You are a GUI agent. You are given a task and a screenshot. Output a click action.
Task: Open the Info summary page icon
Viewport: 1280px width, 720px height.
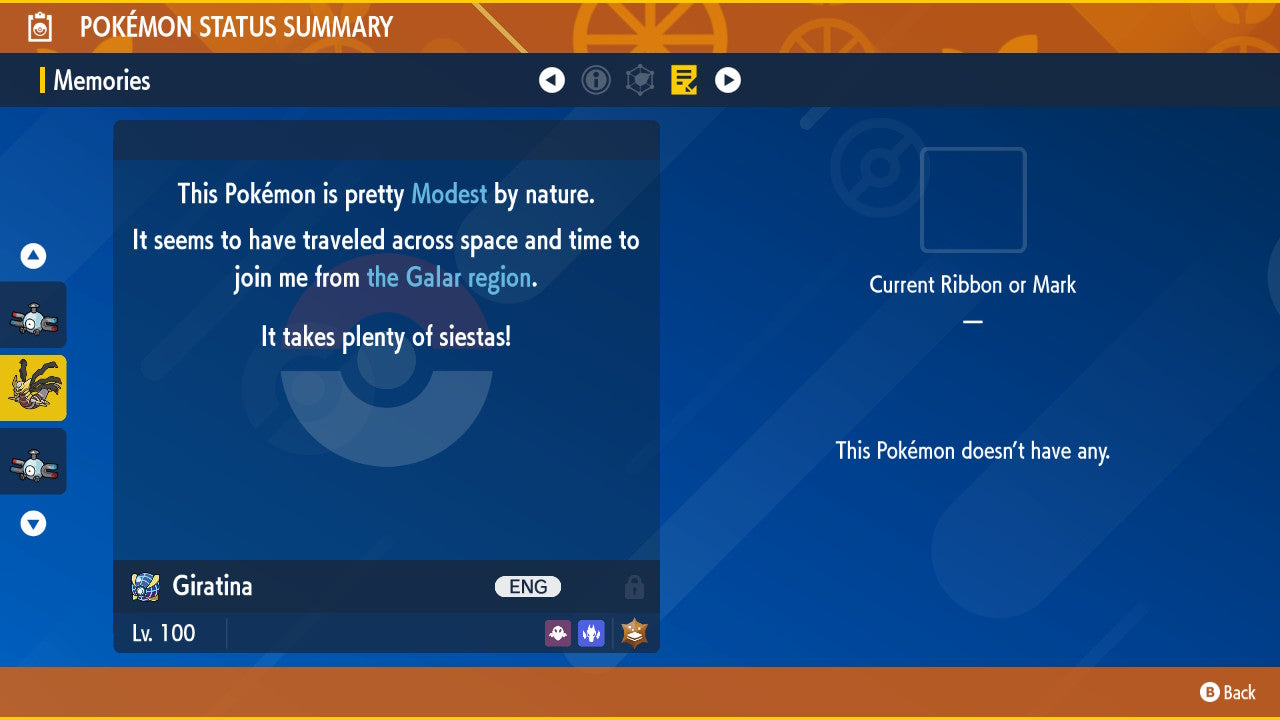(596, 80)
